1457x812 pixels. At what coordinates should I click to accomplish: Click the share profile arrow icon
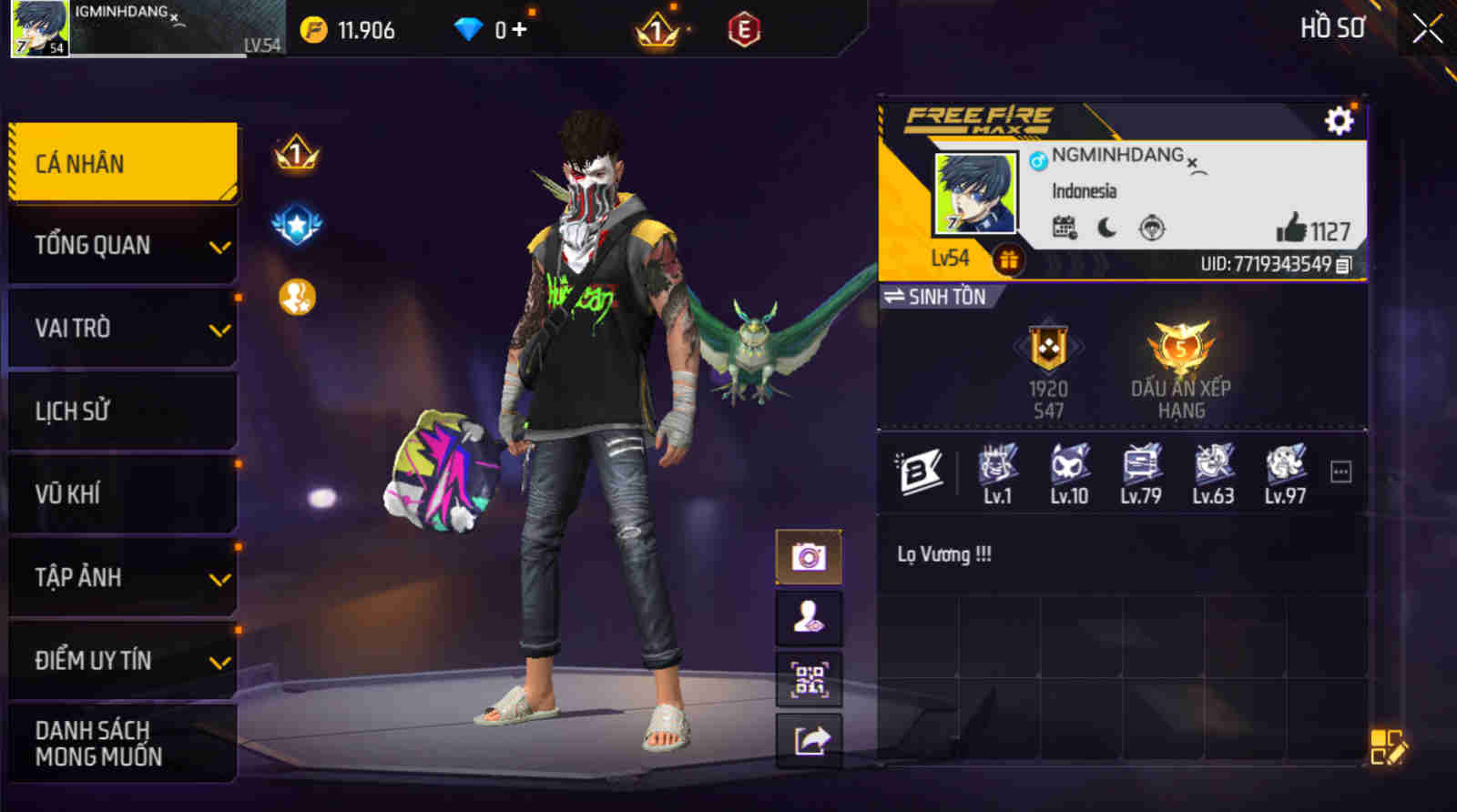coord(809,737)
